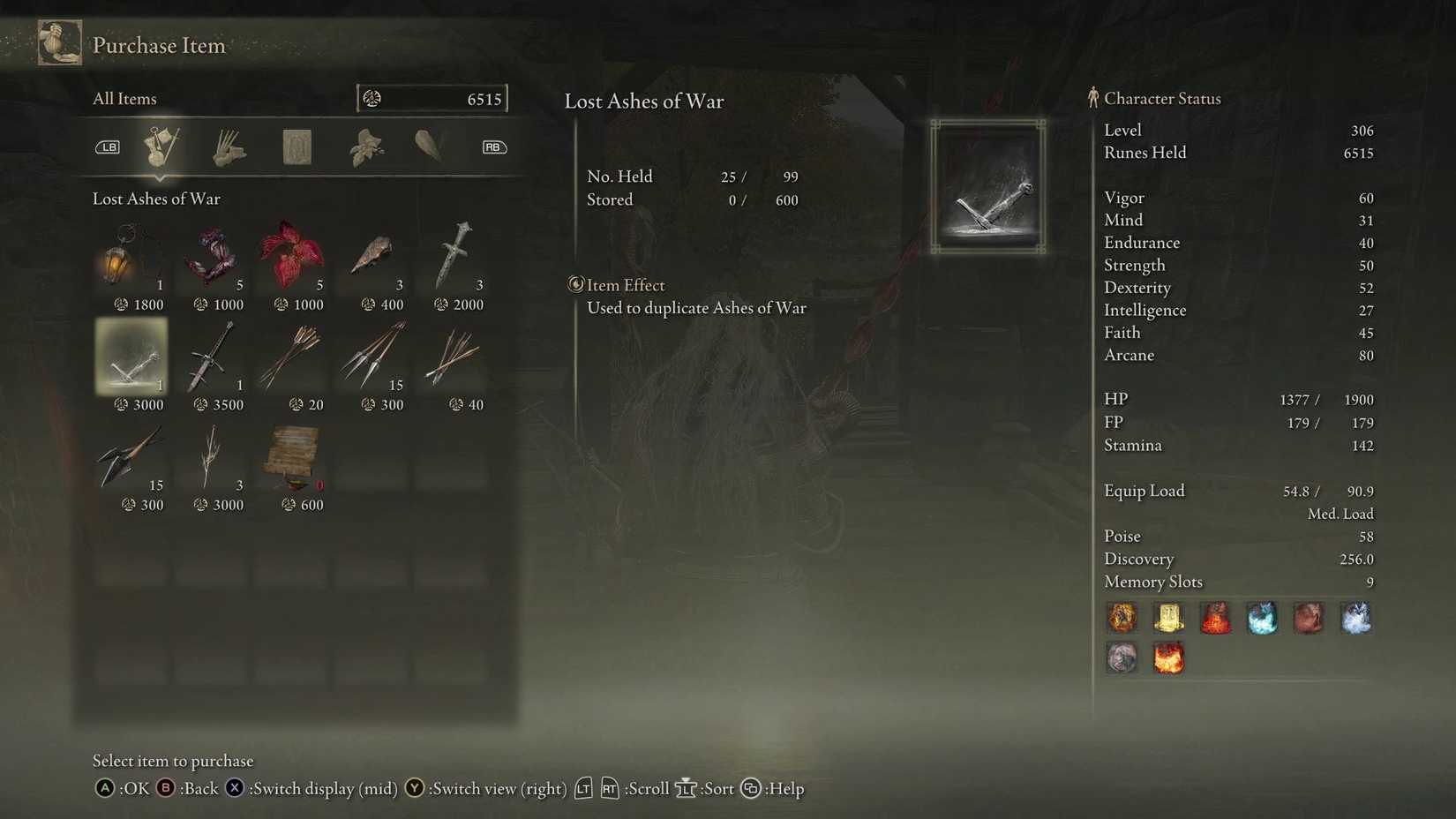1456x819 pixels.
Task: Select the stone tablet sorceries category icon
Action: (296, 146)
